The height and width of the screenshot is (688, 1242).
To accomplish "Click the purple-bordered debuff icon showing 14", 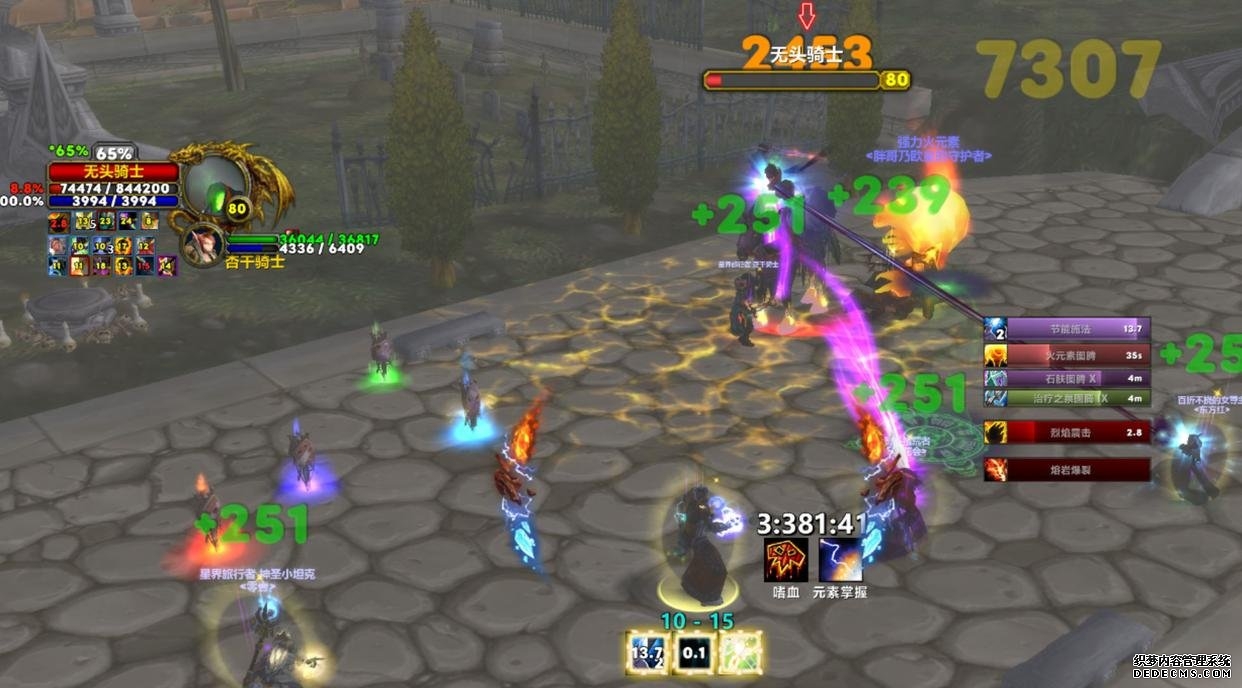I will [167, 265].
